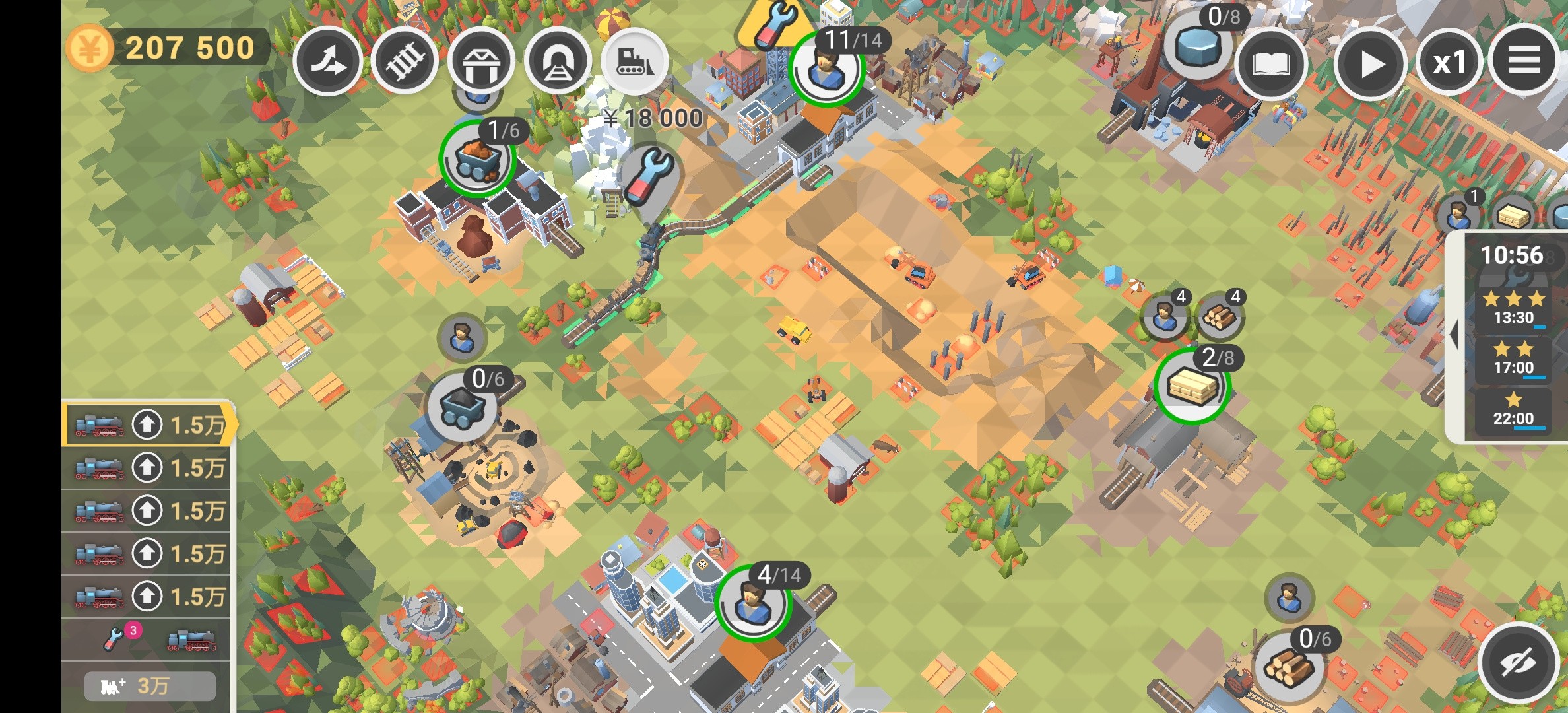Select the plank sawmill marker showing 2/8
Viewport: 1568px width, 713px height.
click(x=1192, y=386)
